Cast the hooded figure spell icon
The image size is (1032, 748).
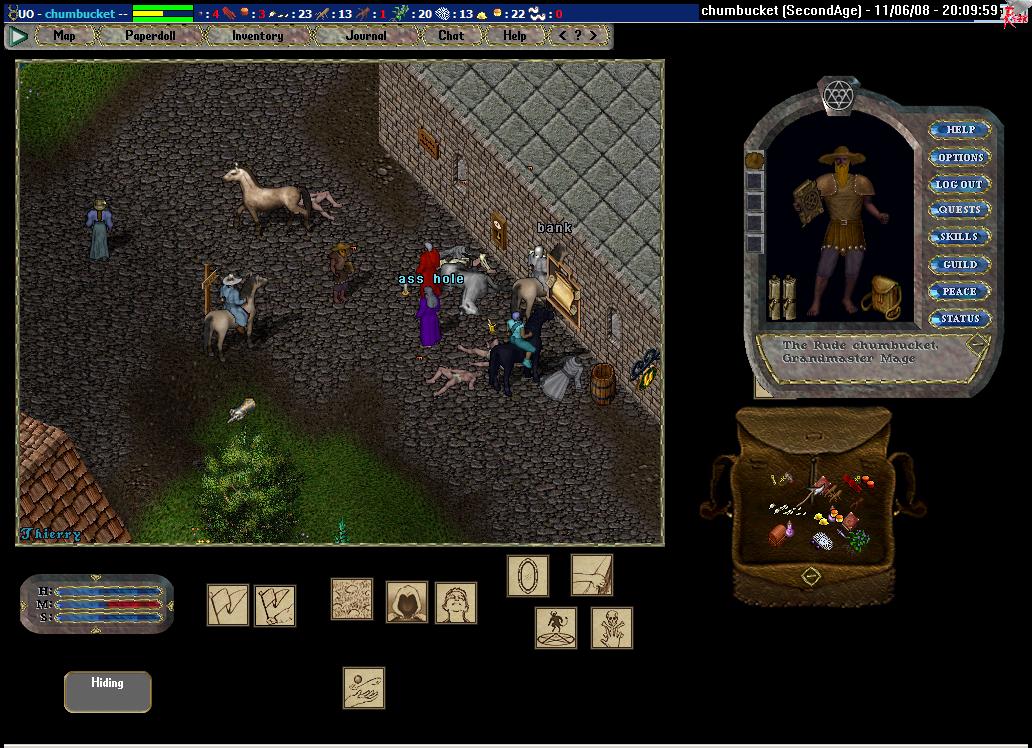[x=407, y=602]
